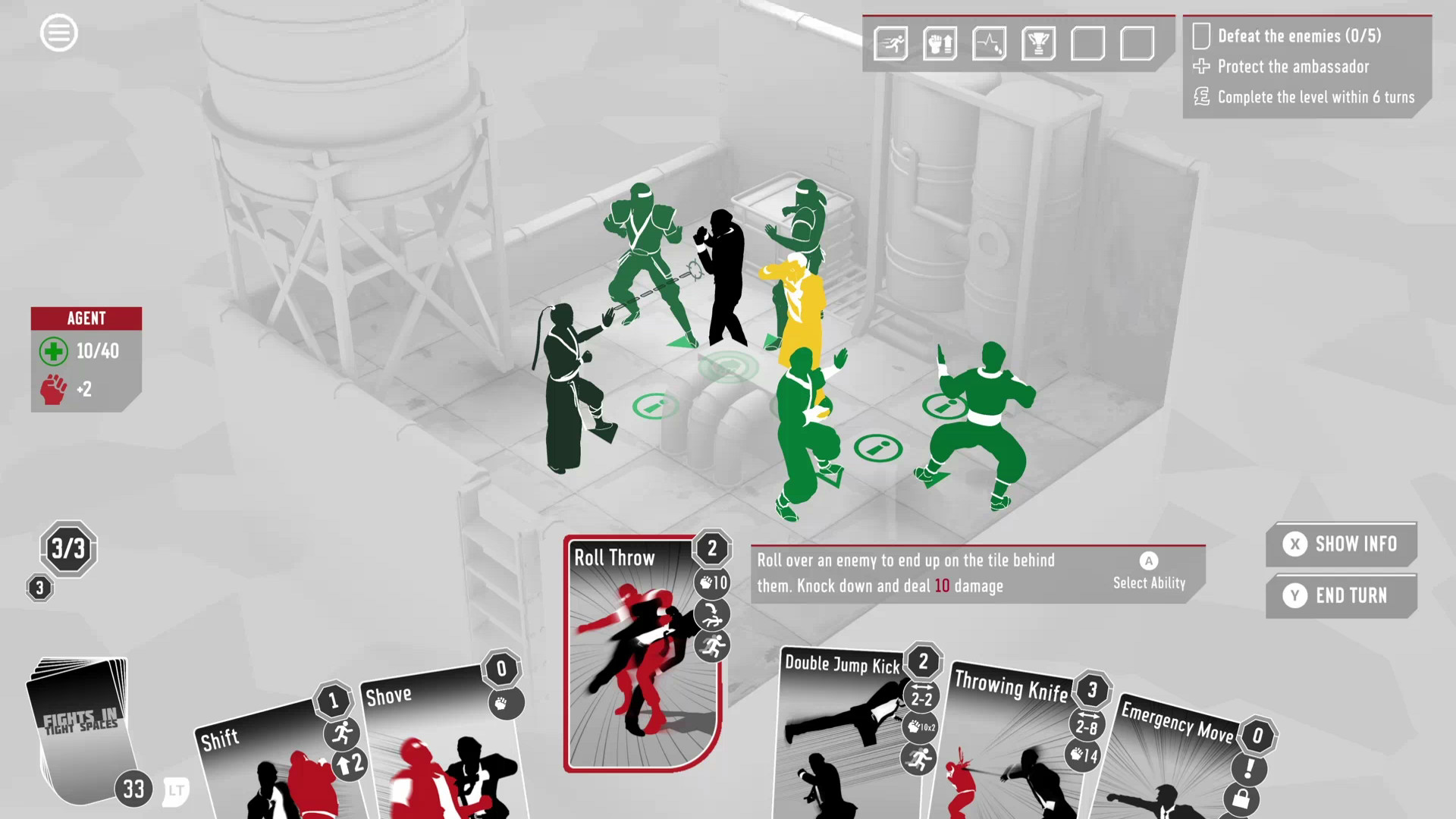Open the hamburger menu in the top-left corner
This screenshot has height=819, width=1456.
coord(59,33)
